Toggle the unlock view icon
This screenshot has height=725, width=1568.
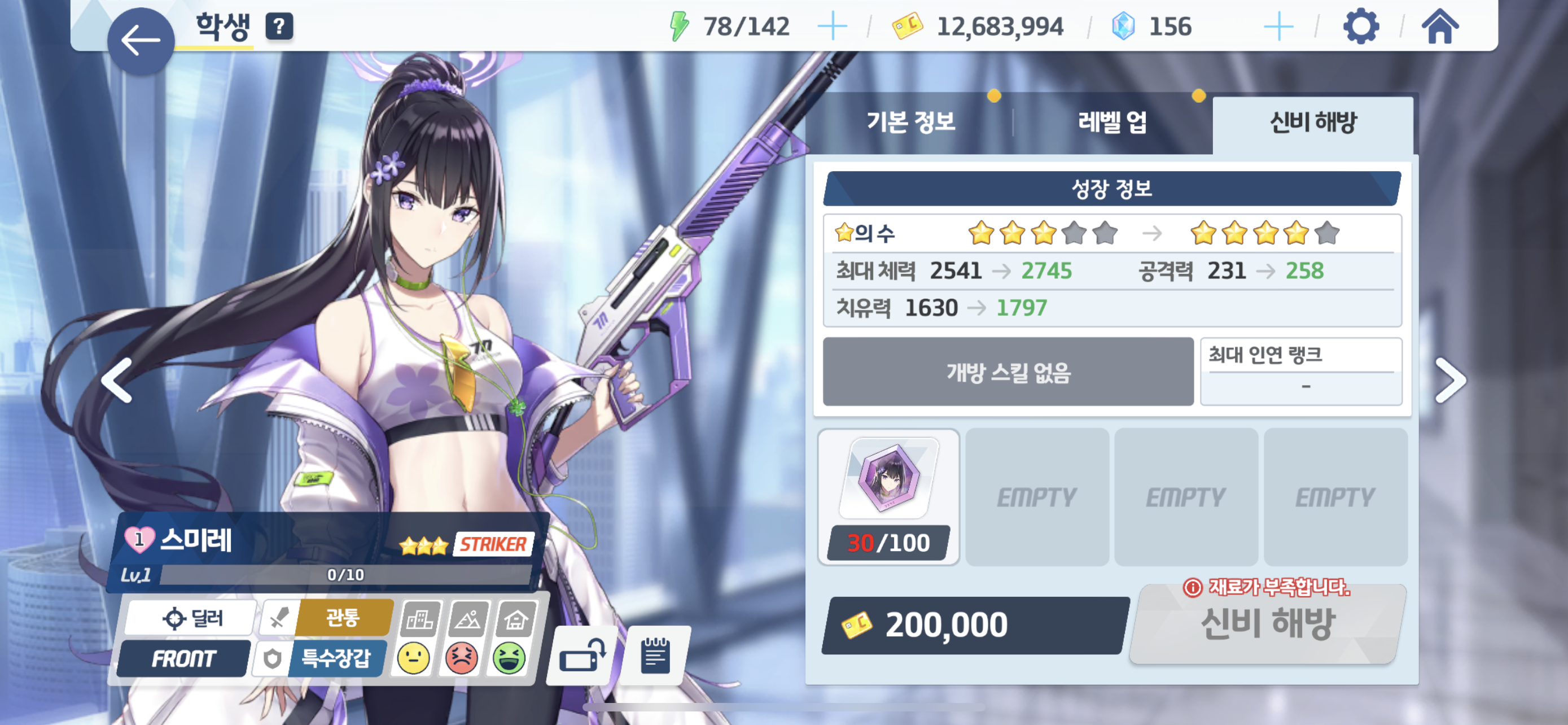point(581,656)
